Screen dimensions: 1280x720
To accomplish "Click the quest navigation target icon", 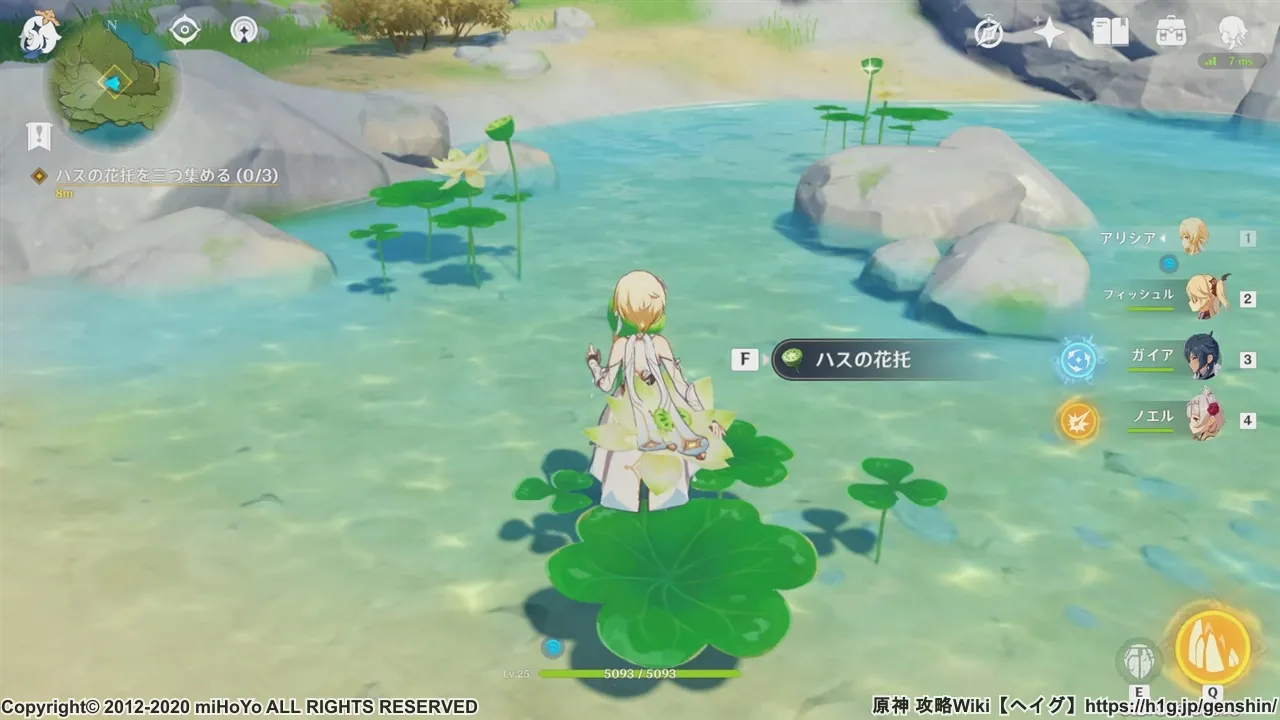I will pyautogui.click(x=185, y=31).
